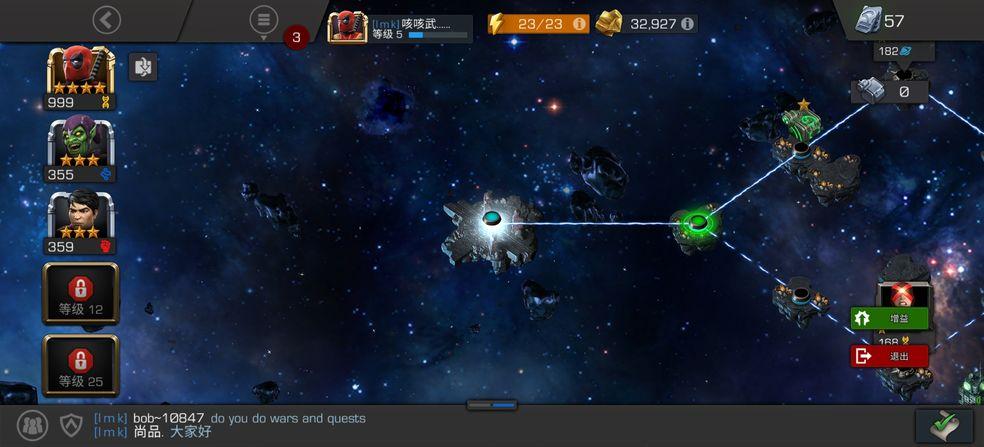Click the red 退出 exit button
984x447 pixels.
[x=889, y=355]
